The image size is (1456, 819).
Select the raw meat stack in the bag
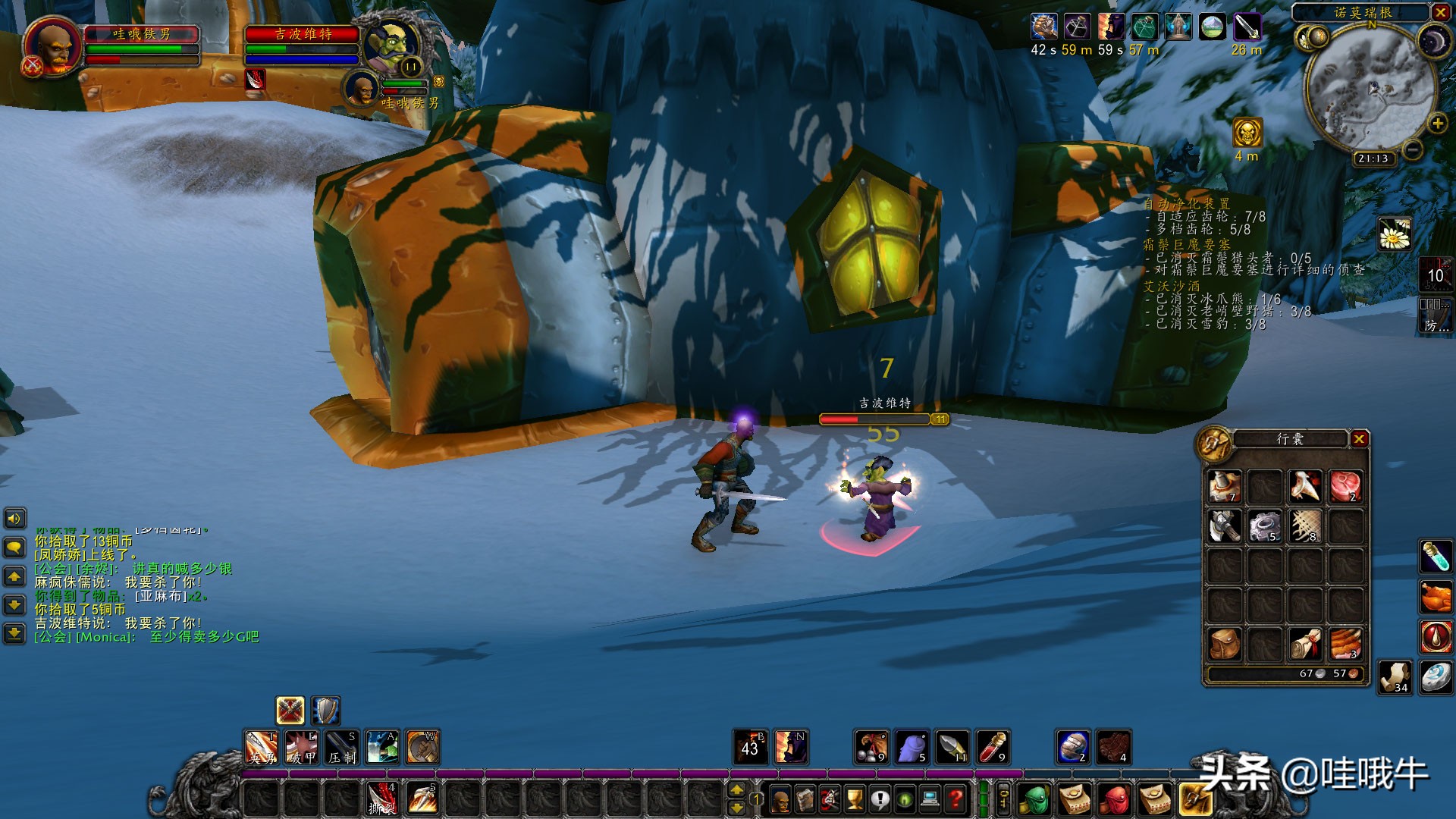[1345, 486]
